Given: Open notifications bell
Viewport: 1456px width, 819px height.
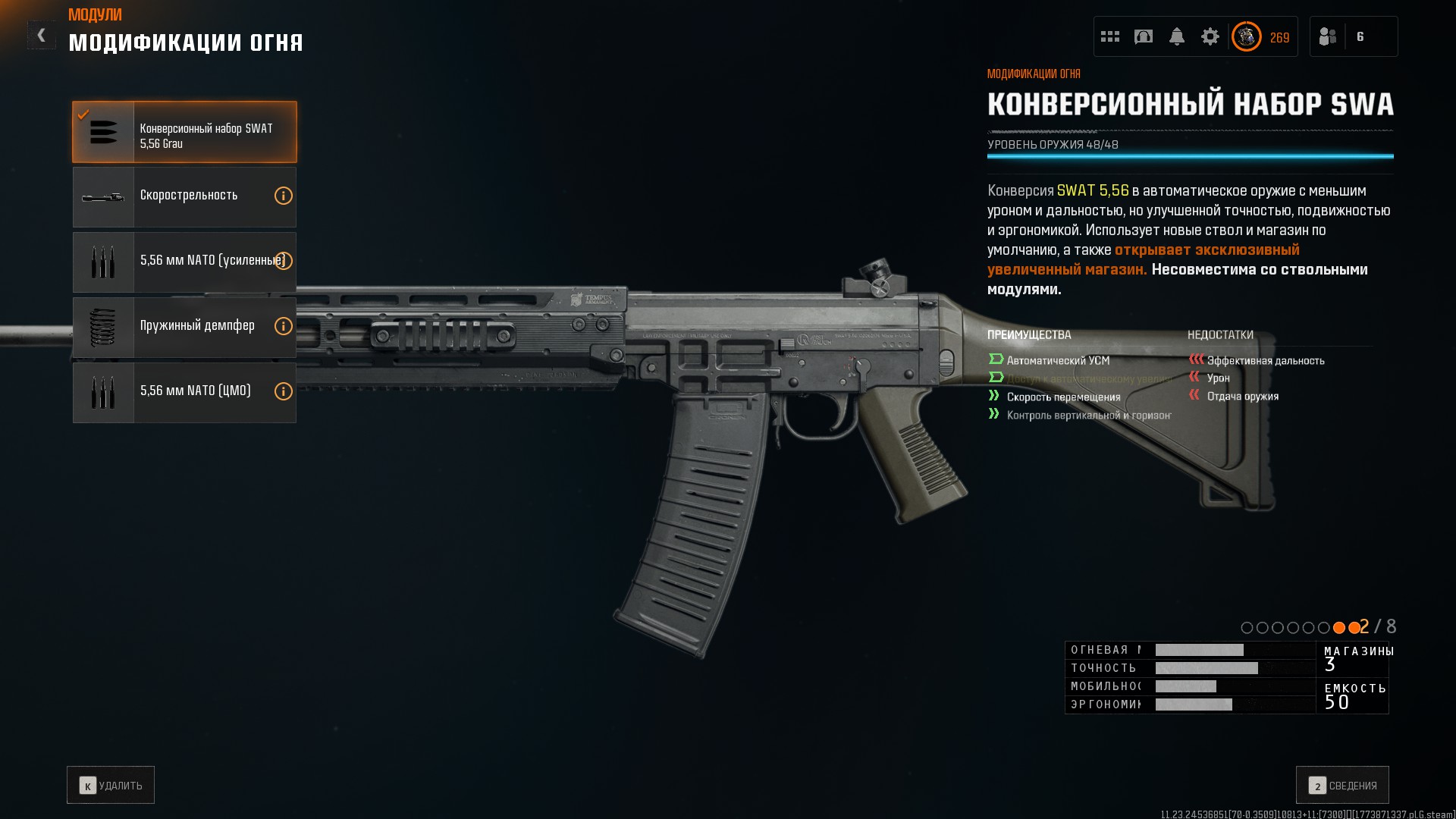Looking at the screenshot, I should click(1177, 36).
